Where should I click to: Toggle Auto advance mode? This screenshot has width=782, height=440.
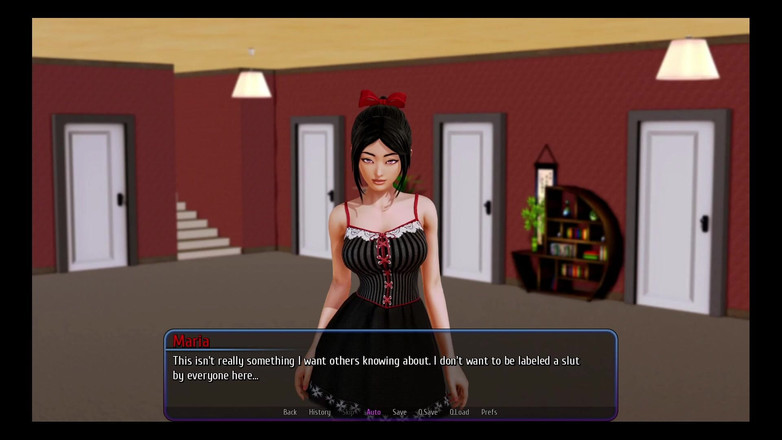coord(373,412)
